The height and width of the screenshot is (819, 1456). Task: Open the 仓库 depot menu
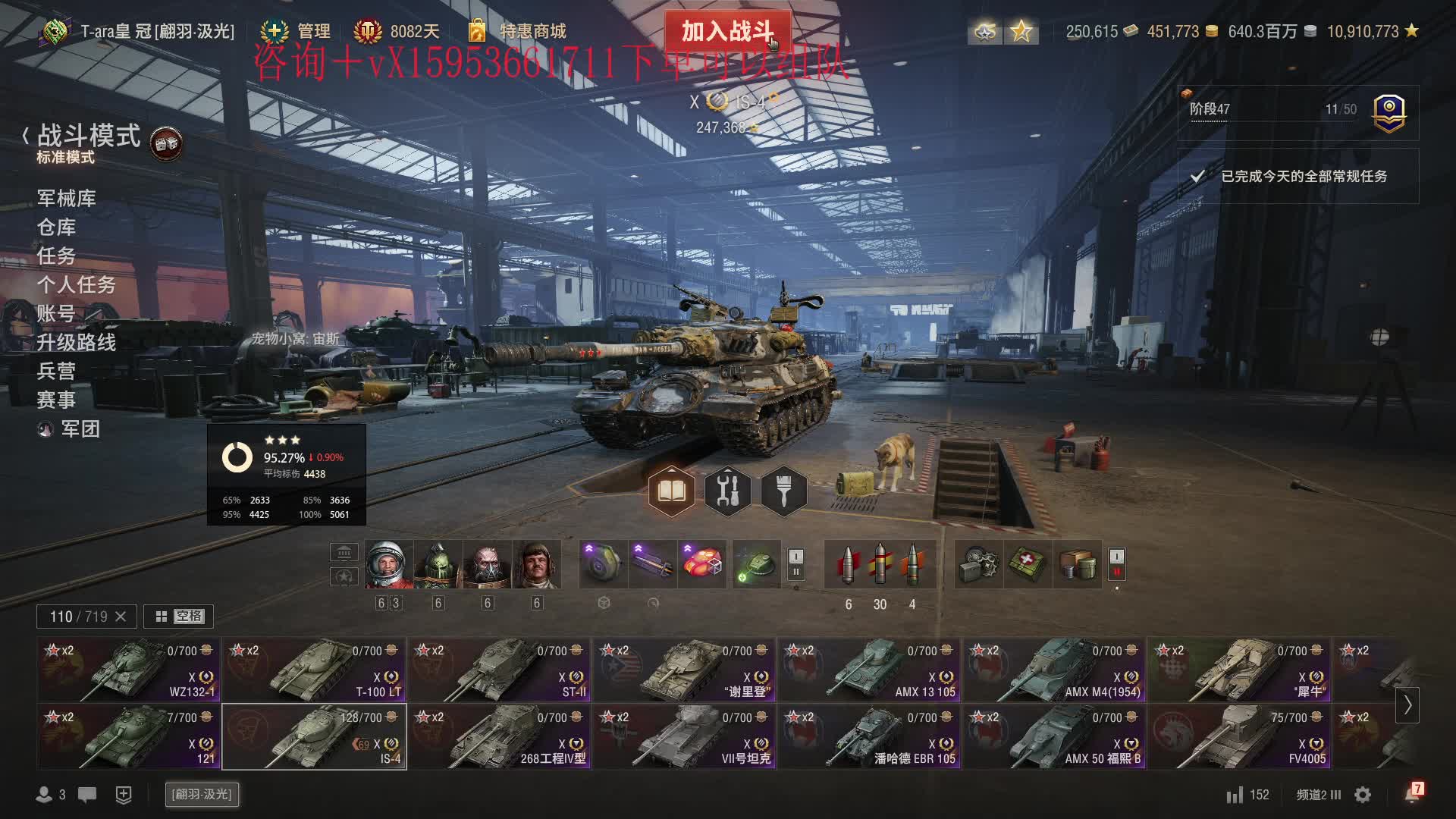(57, 227)
